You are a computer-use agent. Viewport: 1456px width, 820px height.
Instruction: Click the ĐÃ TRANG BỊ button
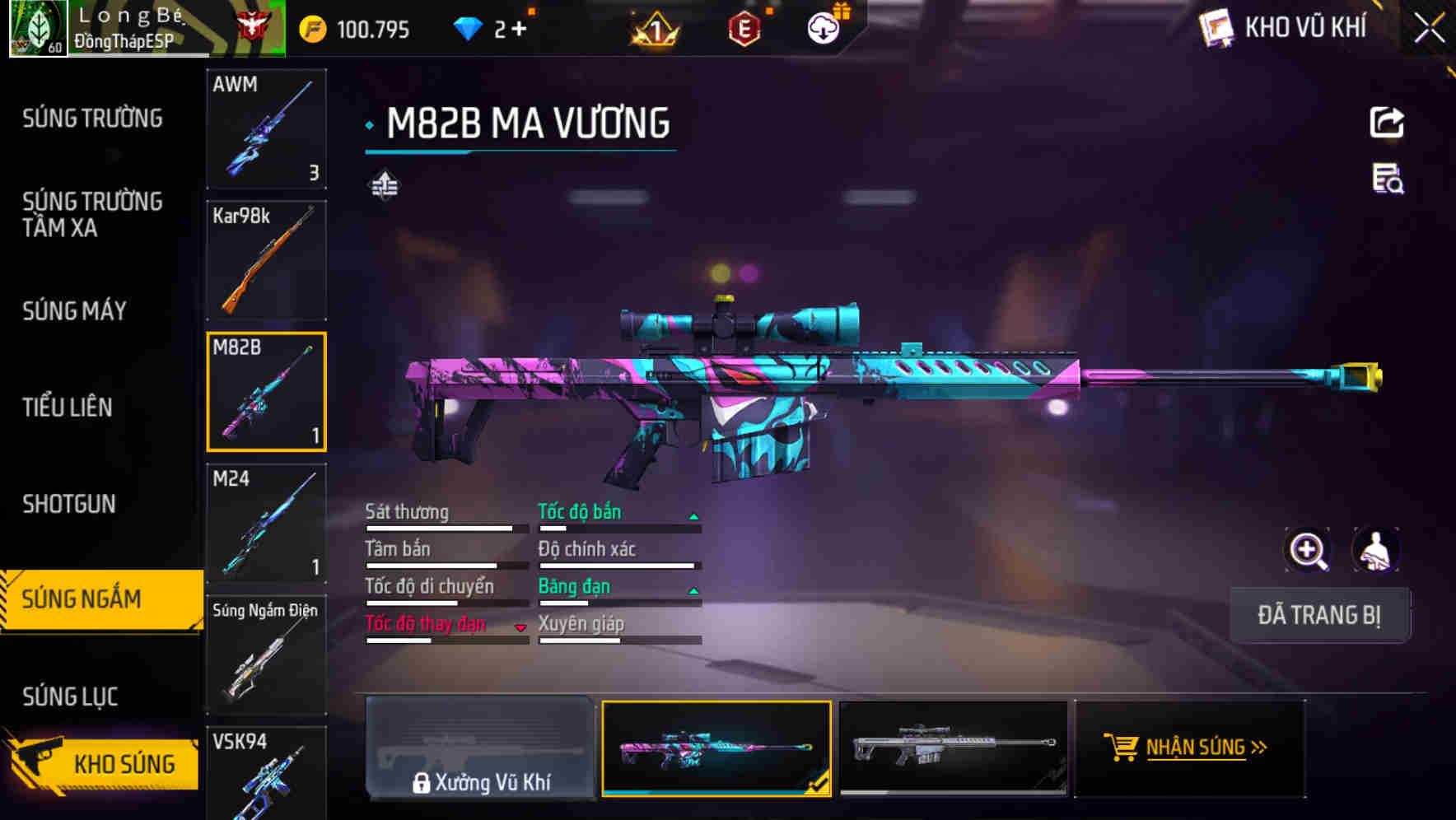click(x=1320, y=615)
